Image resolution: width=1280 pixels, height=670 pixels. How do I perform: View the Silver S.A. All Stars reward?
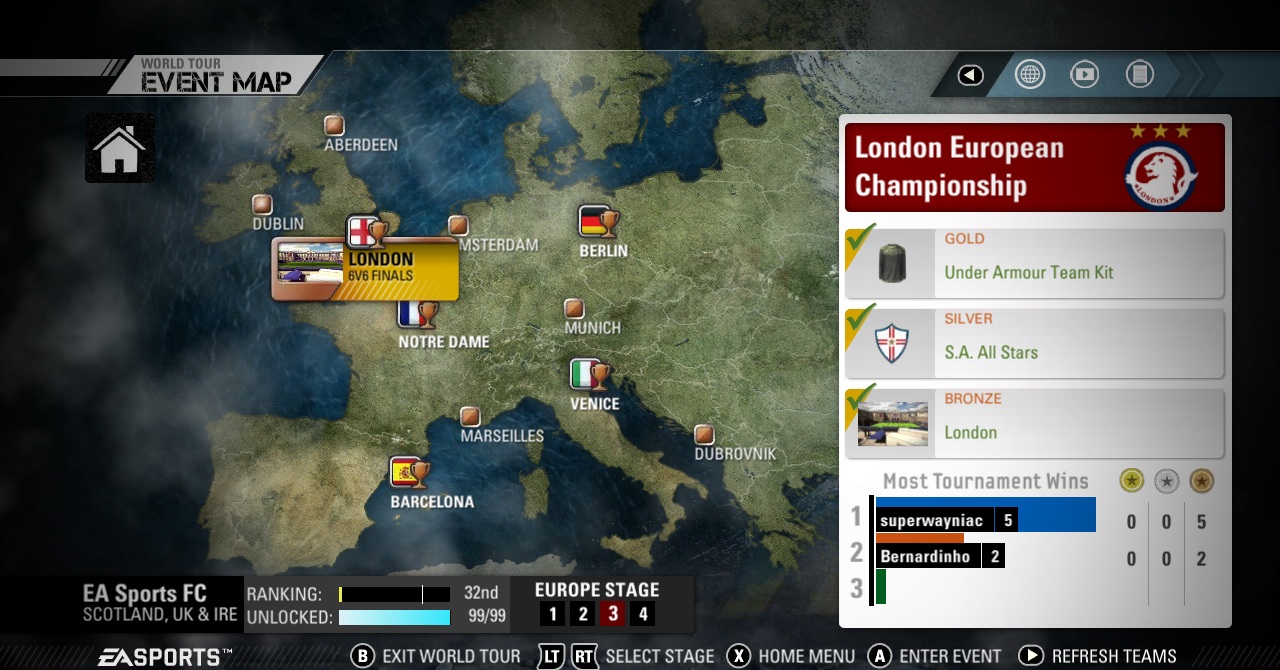tap(1035, 344)
